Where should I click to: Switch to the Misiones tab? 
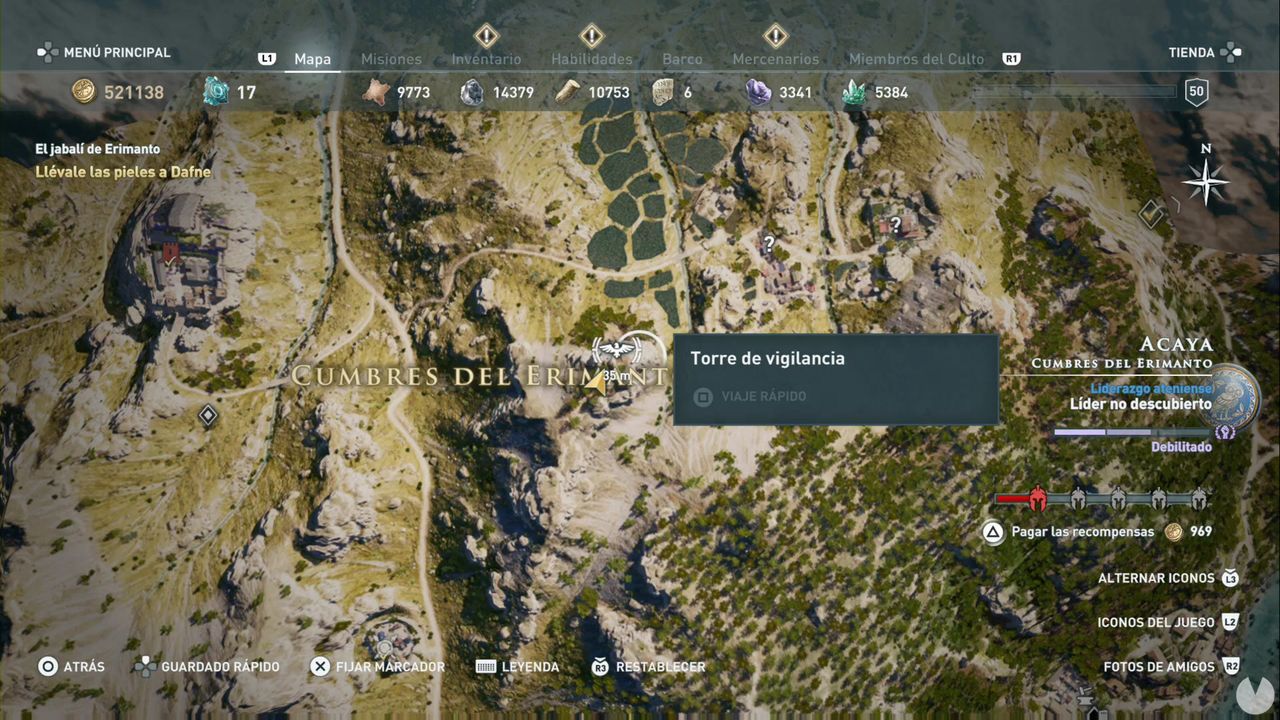tap(390, 59)
